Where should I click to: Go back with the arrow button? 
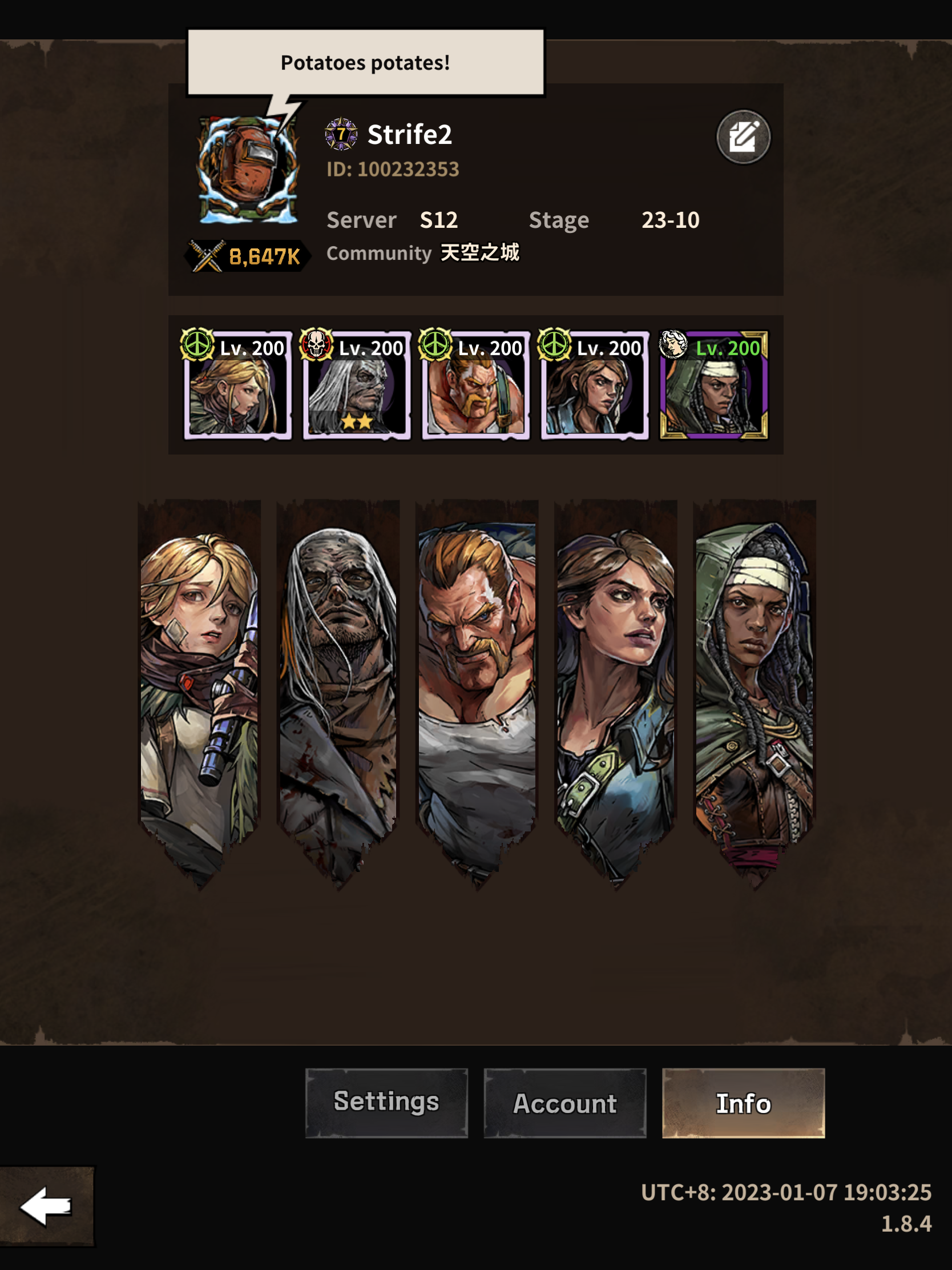46,1205
